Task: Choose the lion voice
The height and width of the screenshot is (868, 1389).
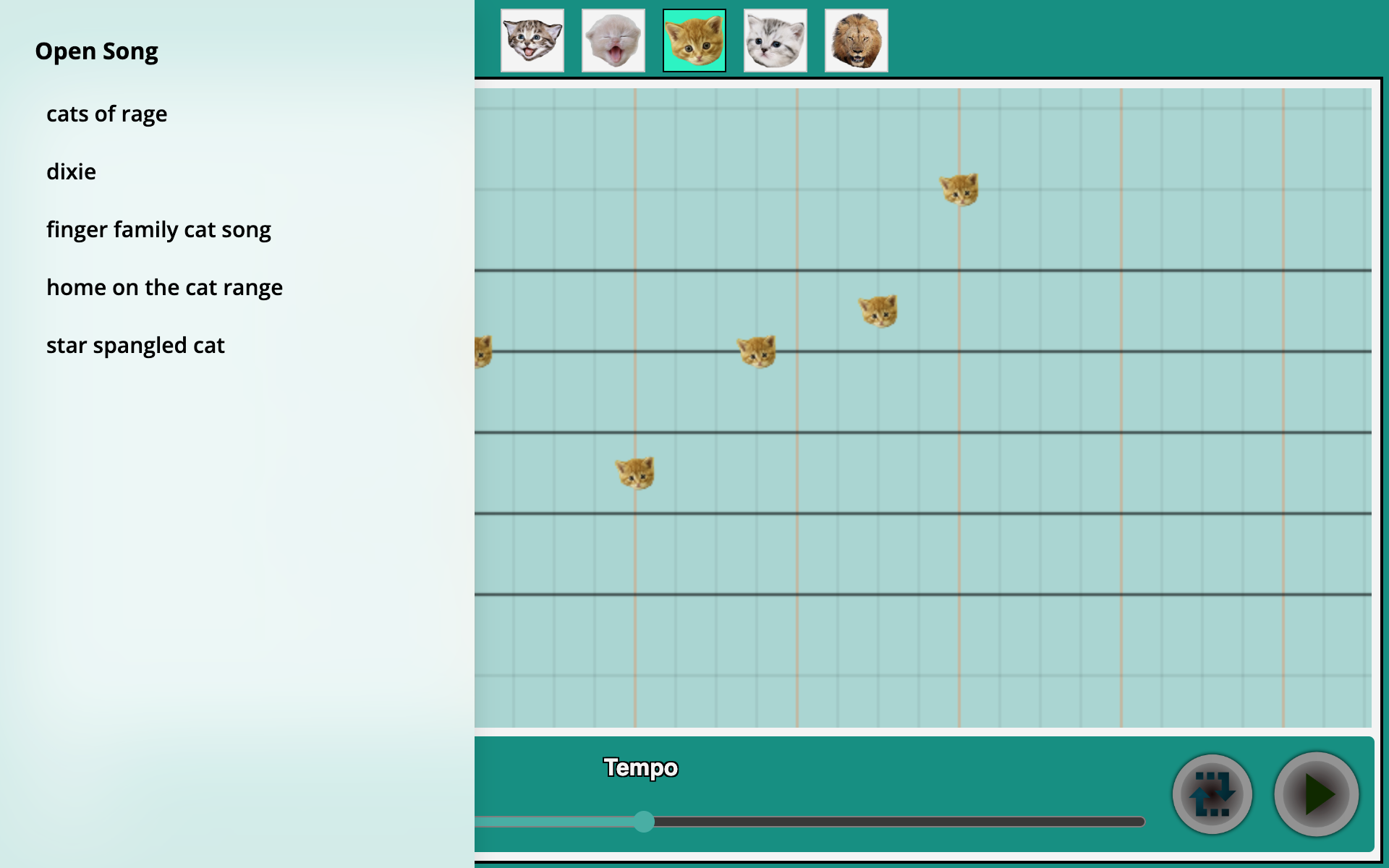Action: (856, 40)
